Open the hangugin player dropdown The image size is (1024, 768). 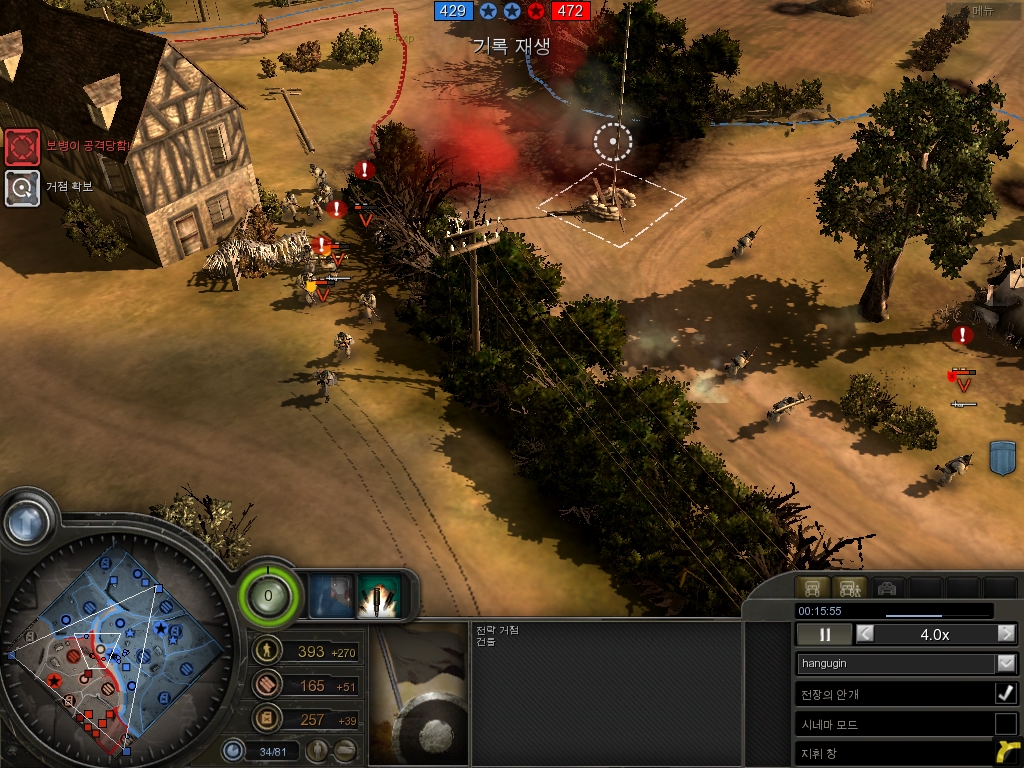[1006, 663]
